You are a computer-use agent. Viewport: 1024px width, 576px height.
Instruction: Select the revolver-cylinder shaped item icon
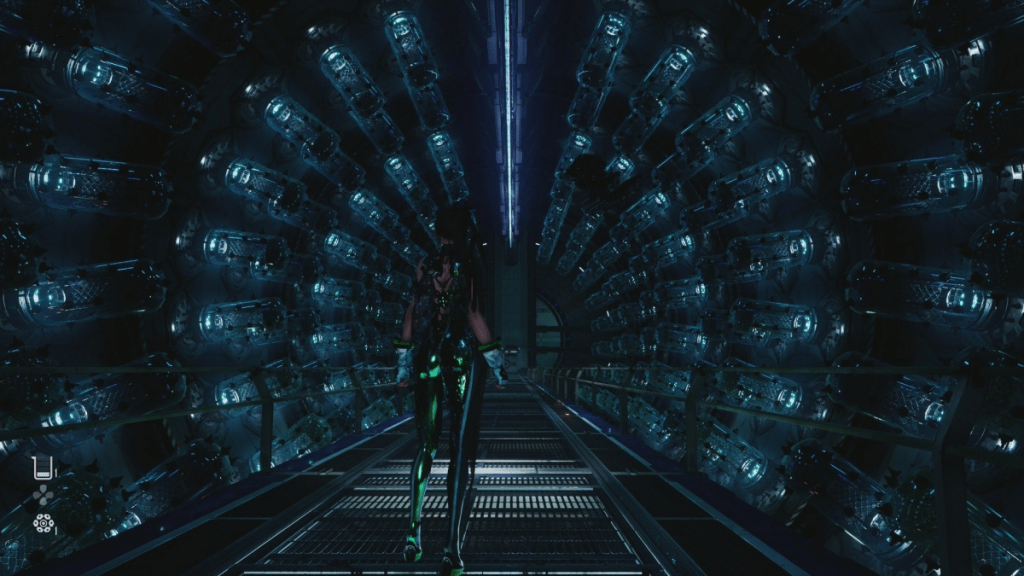43,523
